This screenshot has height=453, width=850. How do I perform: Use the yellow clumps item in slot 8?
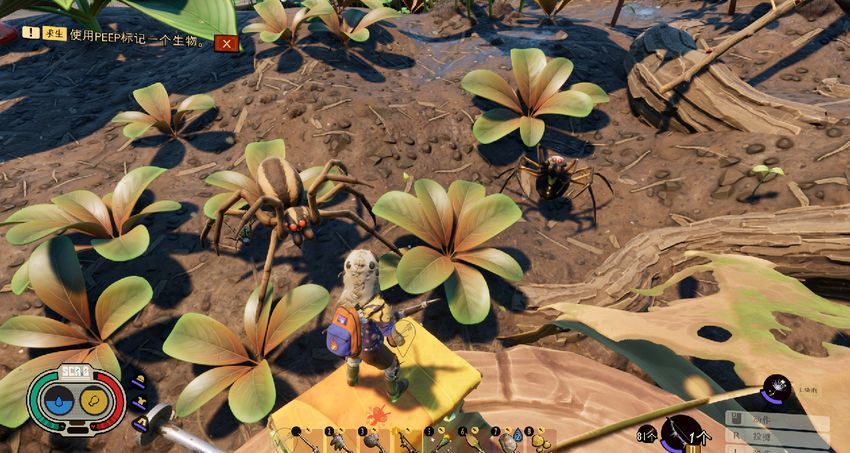tap(541, 440)
